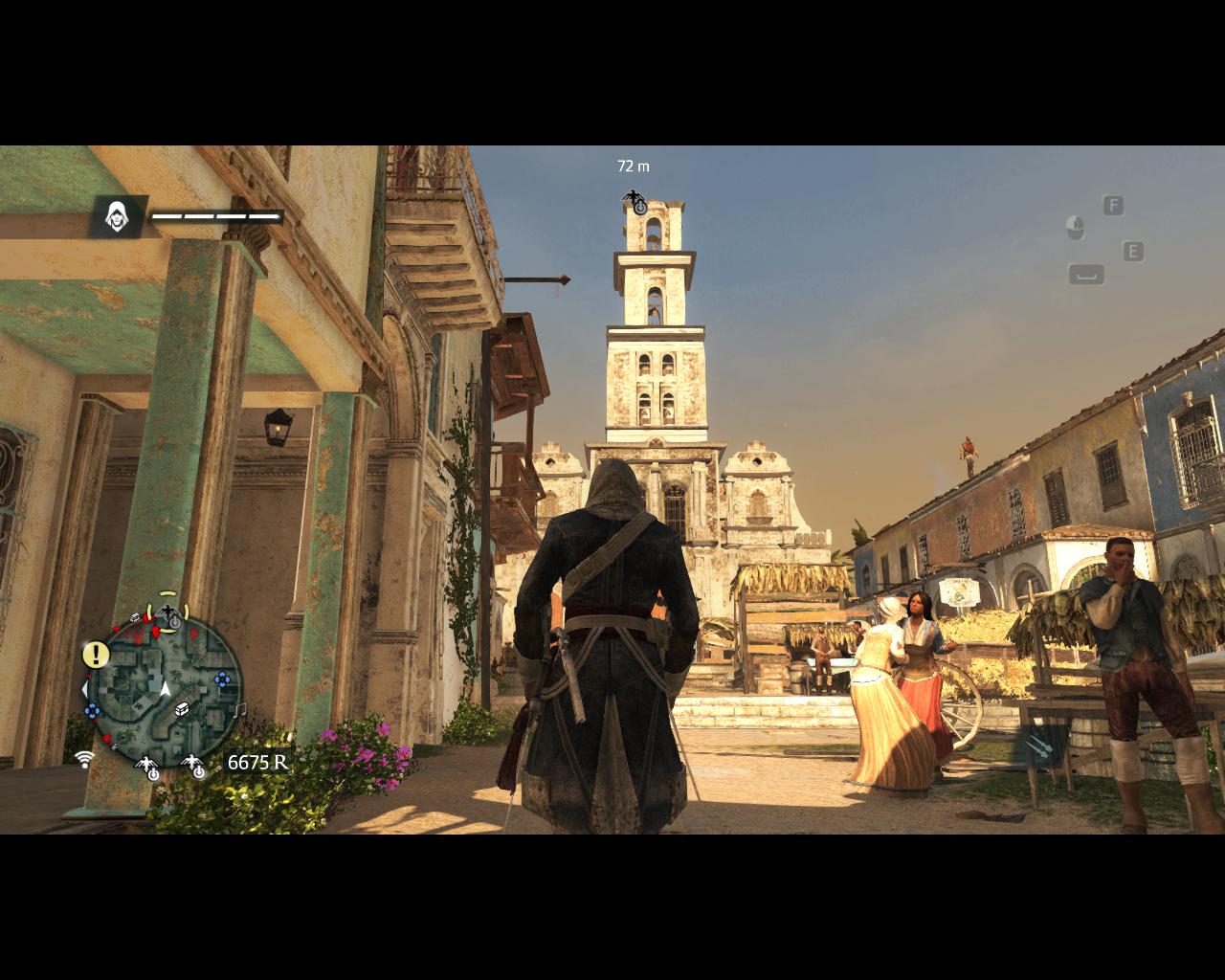
Task: Click the music note shanty marker on minimap
Action: click(x=240, y=709)
